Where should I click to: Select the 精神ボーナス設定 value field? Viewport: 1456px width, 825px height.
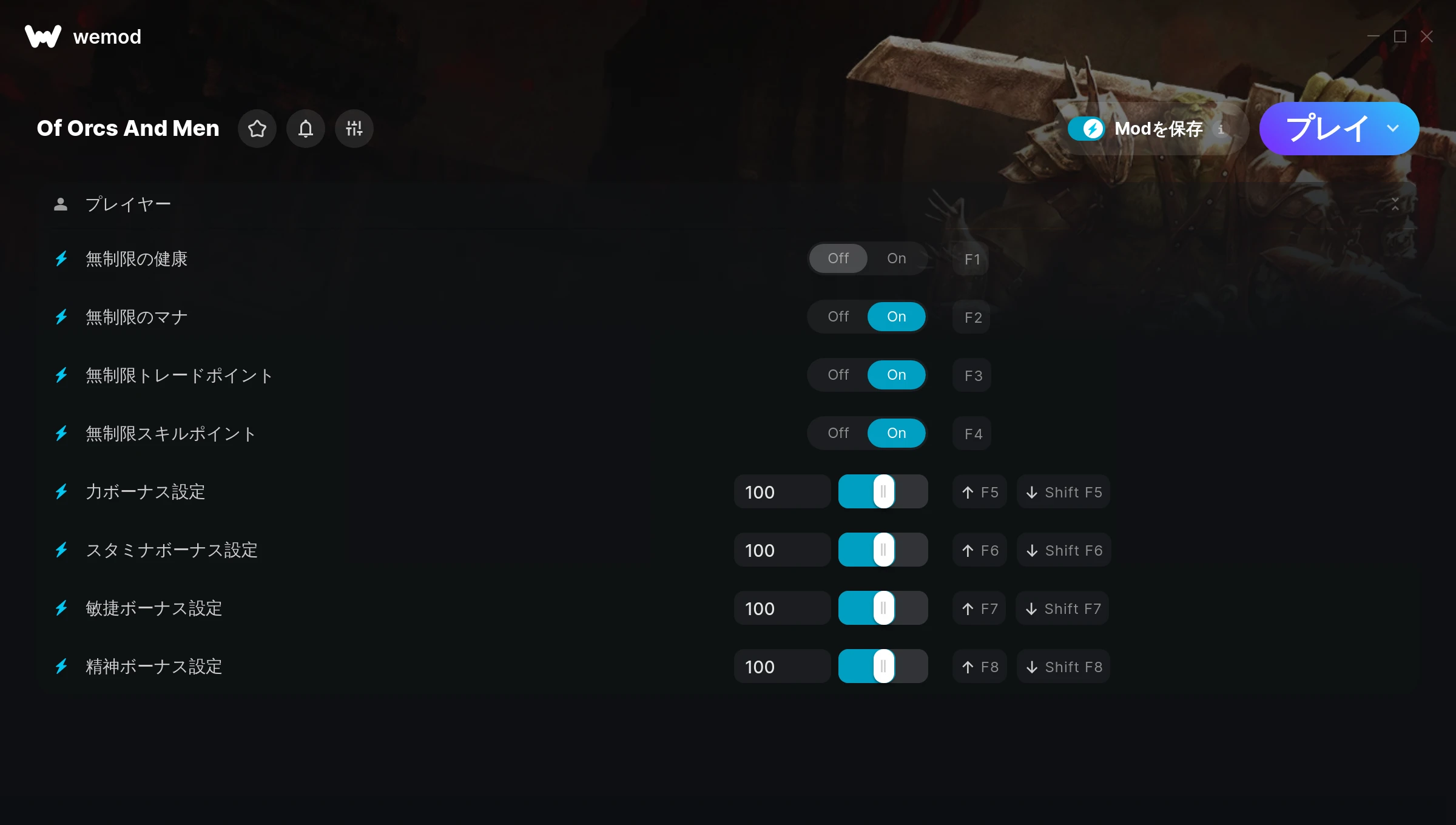coord(781,667)
